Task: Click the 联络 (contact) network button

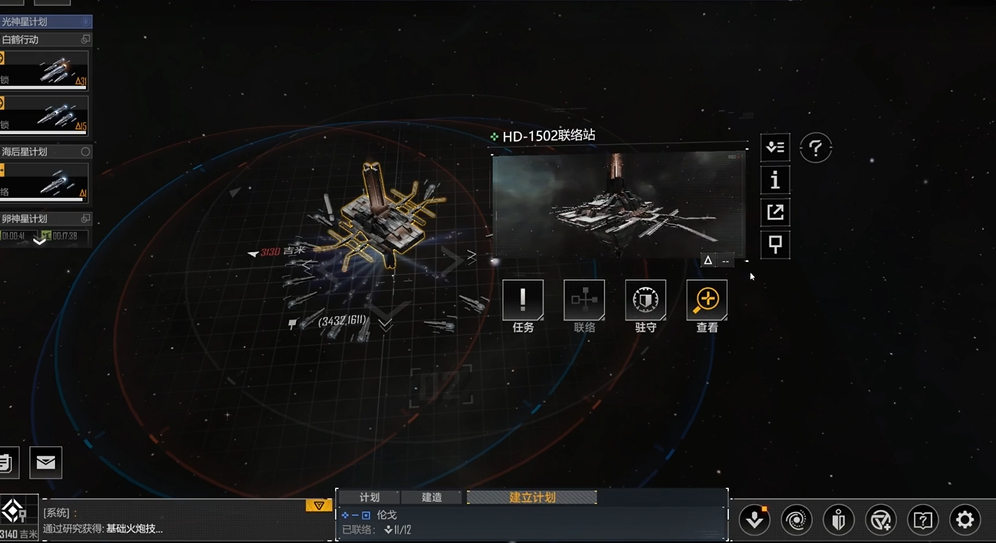Action: [584, 300]
